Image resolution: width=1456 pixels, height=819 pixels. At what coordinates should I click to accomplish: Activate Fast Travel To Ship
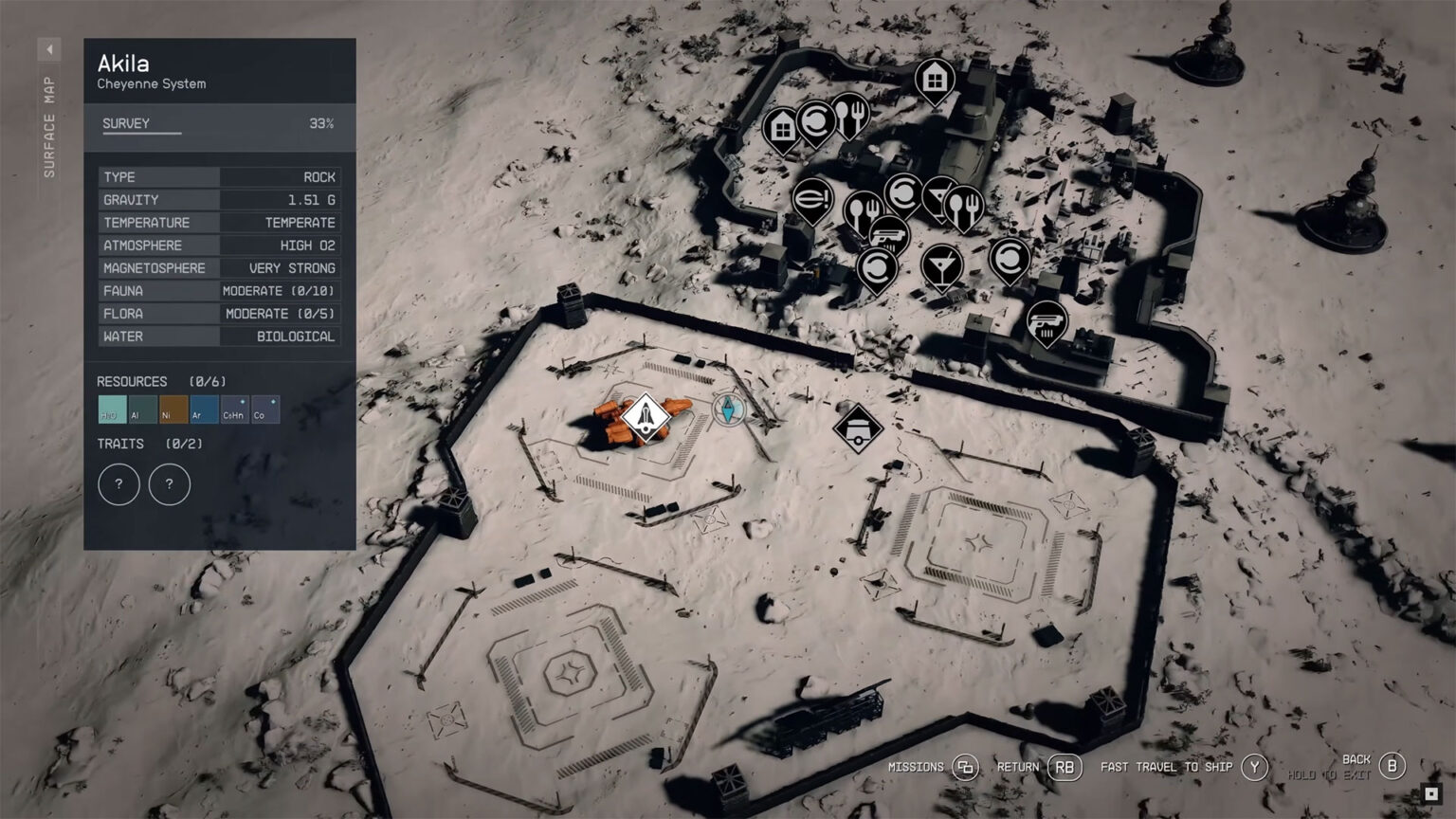click(1254, 767)
